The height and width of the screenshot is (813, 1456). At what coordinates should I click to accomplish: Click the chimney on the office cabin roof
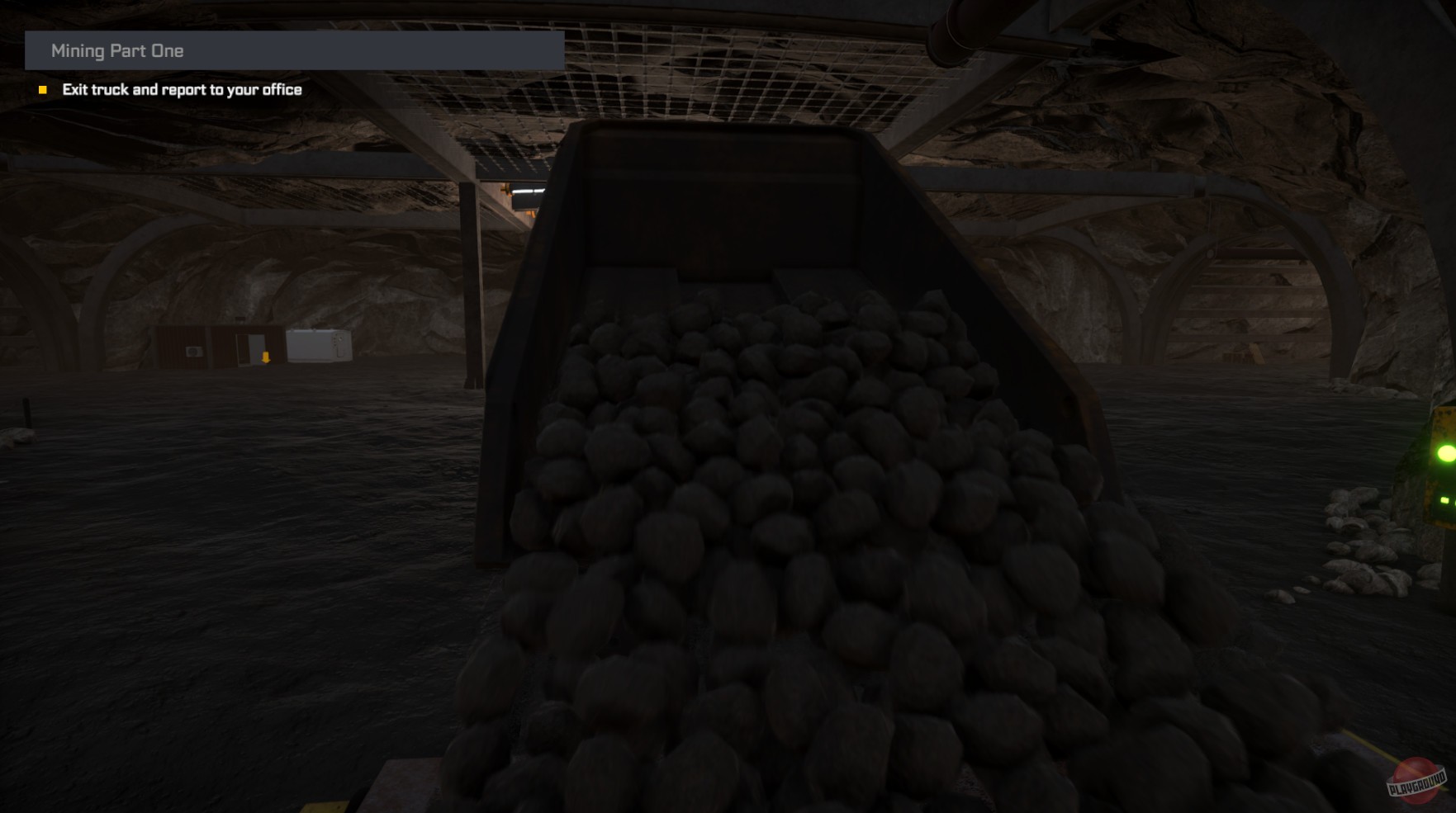pos(240,319)
